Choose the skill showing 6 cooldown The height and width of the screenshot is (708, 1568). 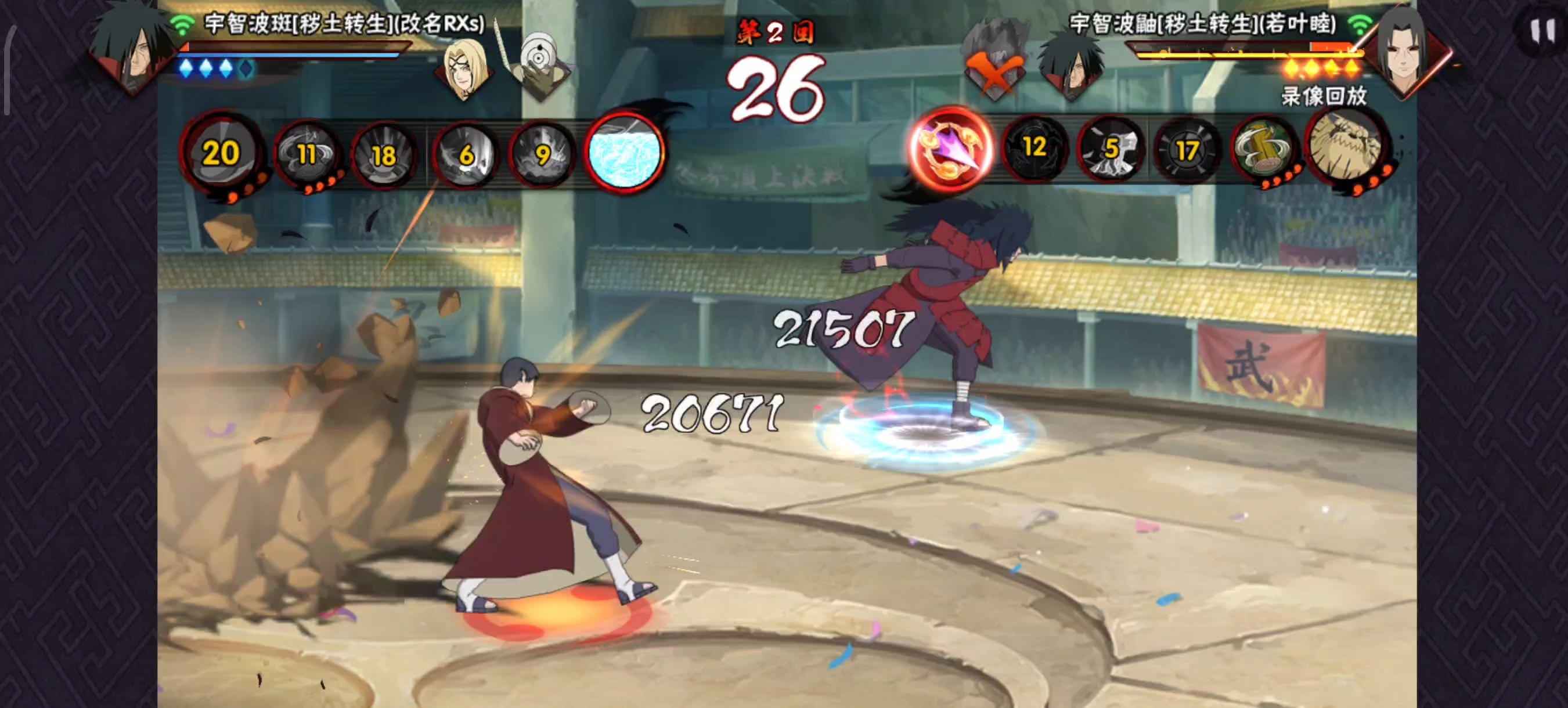[x=466, y=154]
